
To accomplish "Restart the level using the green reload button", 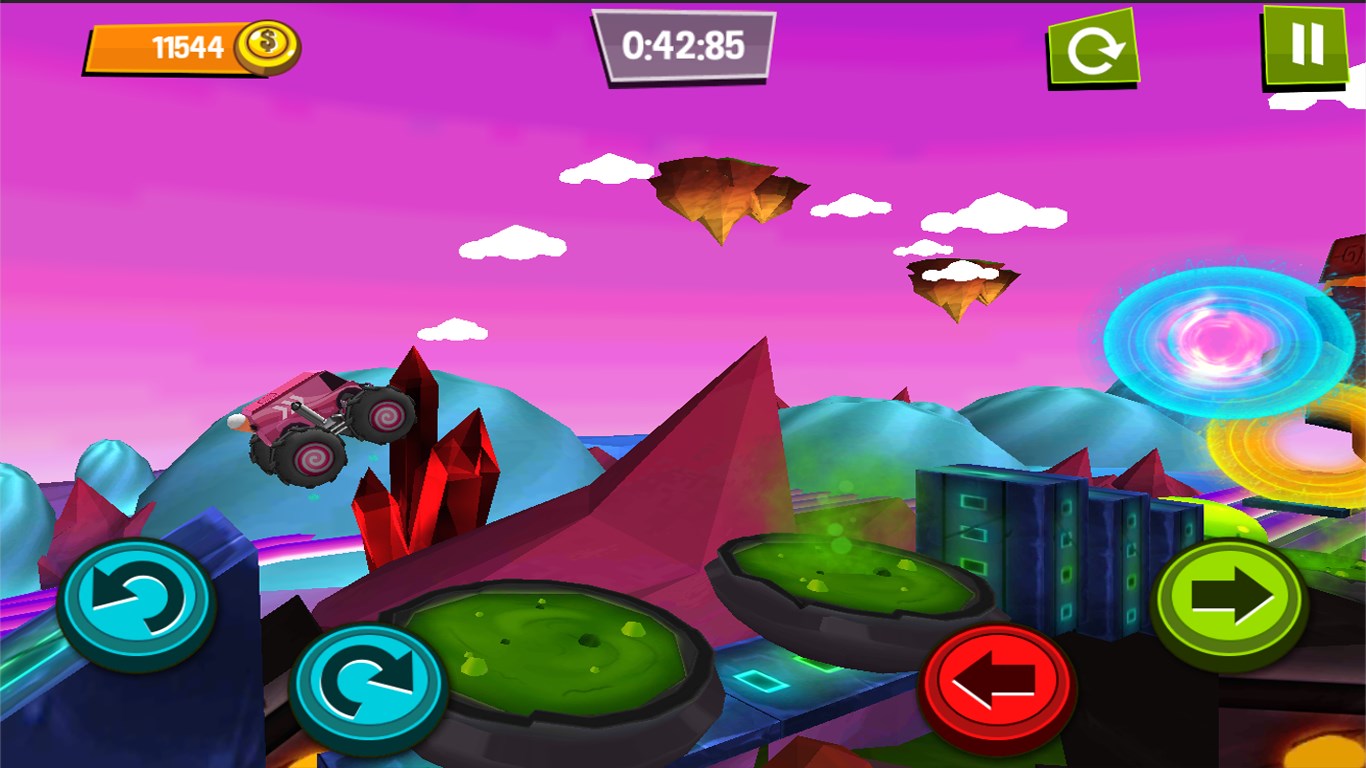I will click(1093, 49).
